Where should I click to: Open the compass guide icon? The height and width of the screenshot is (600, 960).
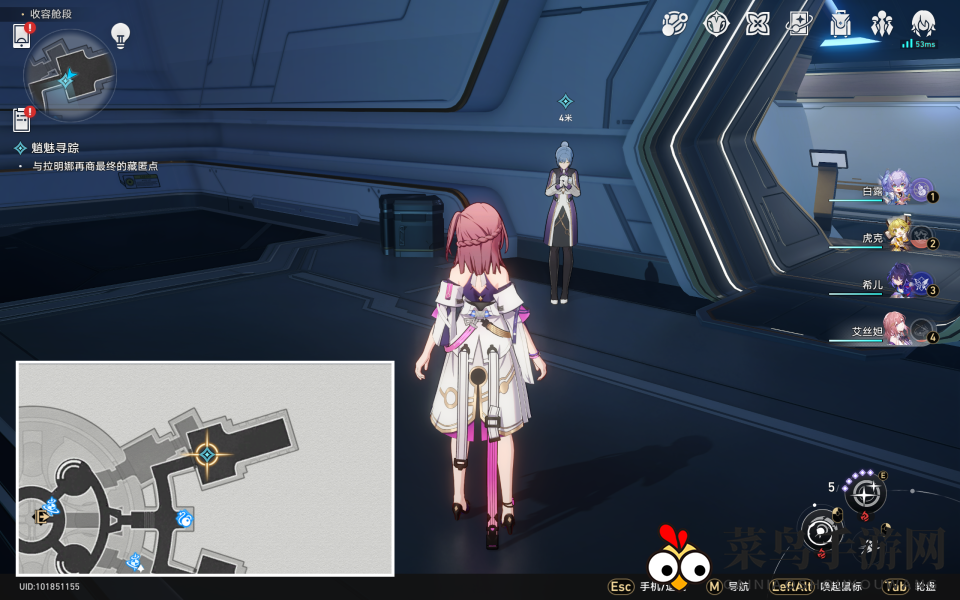[716, 24]
